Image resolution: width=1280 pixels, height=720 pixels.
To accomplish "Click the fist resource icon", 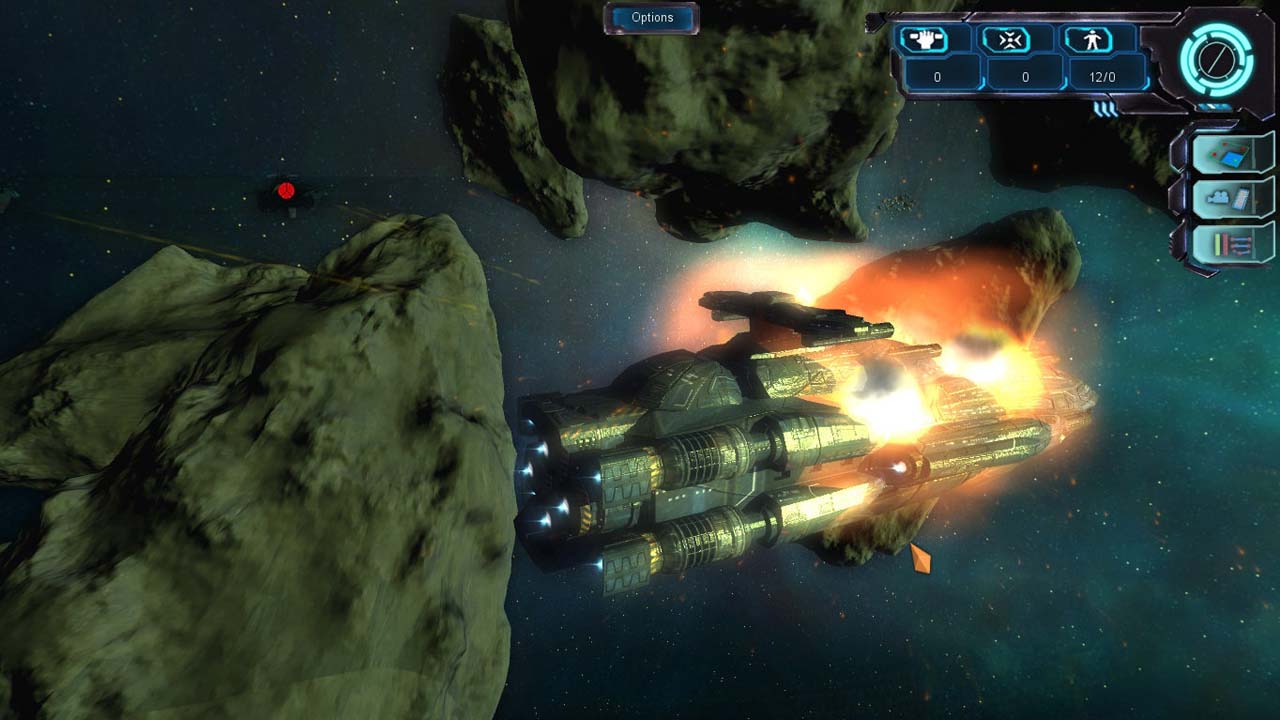I will (923, 40).
